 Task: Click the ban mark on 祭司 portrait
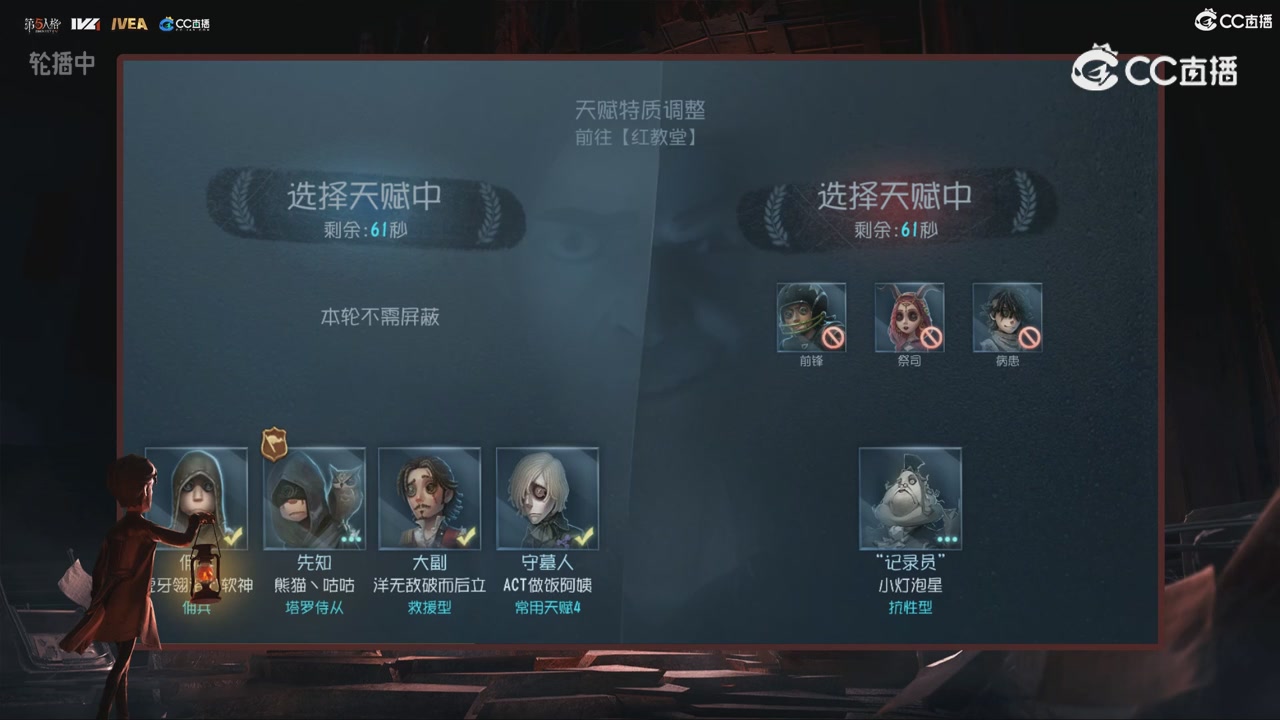pos(931,337)
